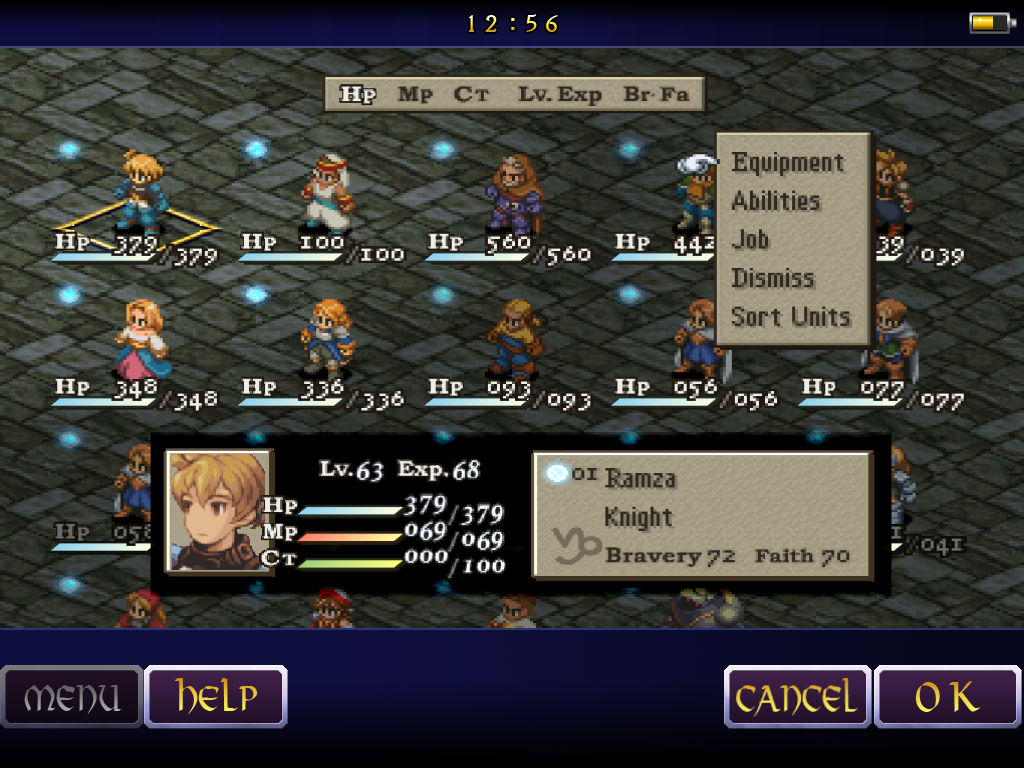Confirm with the OK button
The image size is (1024, 768).
(947, 697)
